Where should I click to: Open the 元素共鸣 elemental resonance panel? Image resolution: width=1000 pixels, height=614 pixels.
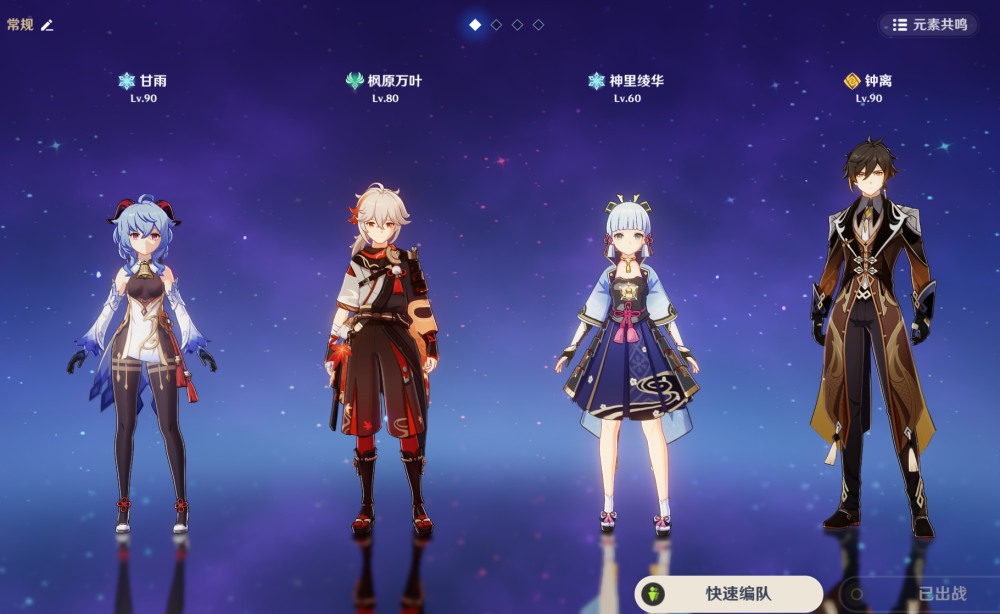click(x=928, y=25)
